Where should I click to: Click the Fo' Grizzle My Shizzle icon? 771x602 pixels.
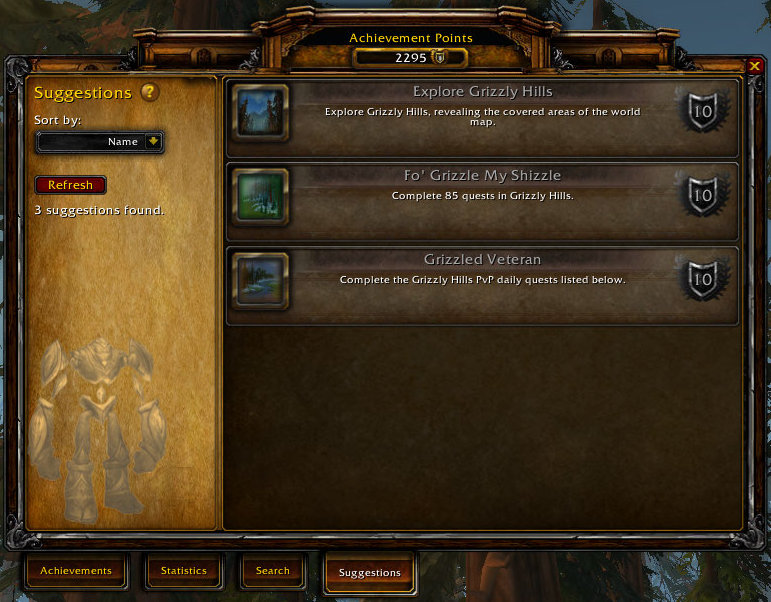tap(261, 196)
